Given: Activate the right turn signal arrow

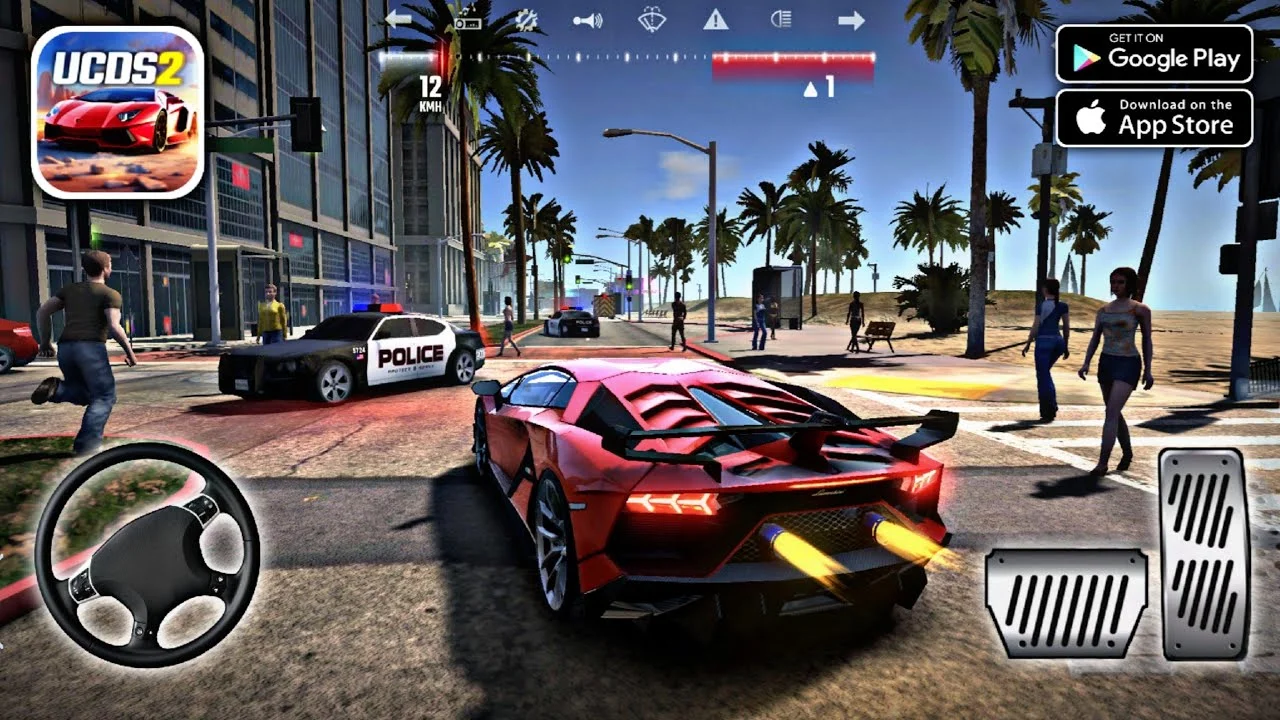Looking at the screenshot, I should click(851, 19).
